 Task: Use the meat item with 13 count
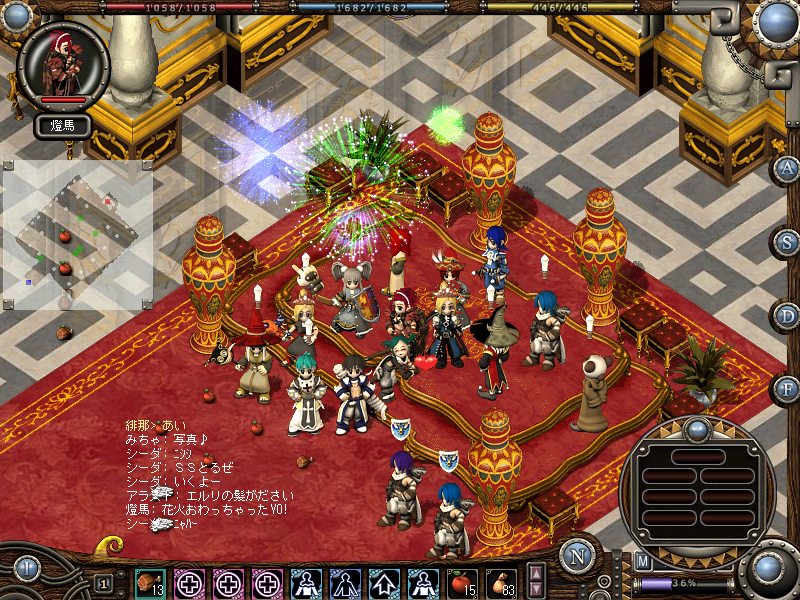(x=150, y=581)
